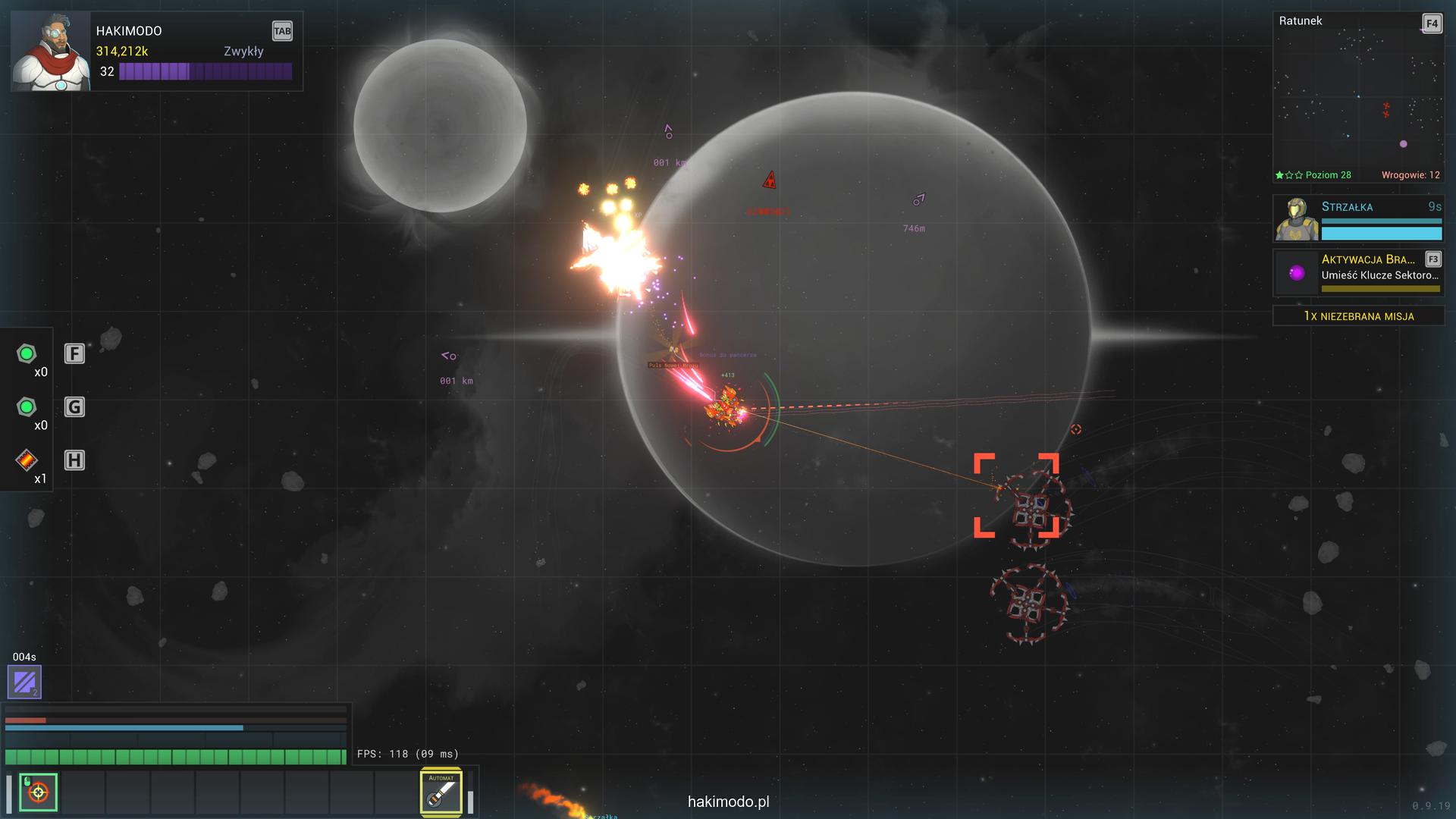Viewport: 1456px width, 819px height.
Task: Open the Ratunek sector minimap
Action: 1357,97
